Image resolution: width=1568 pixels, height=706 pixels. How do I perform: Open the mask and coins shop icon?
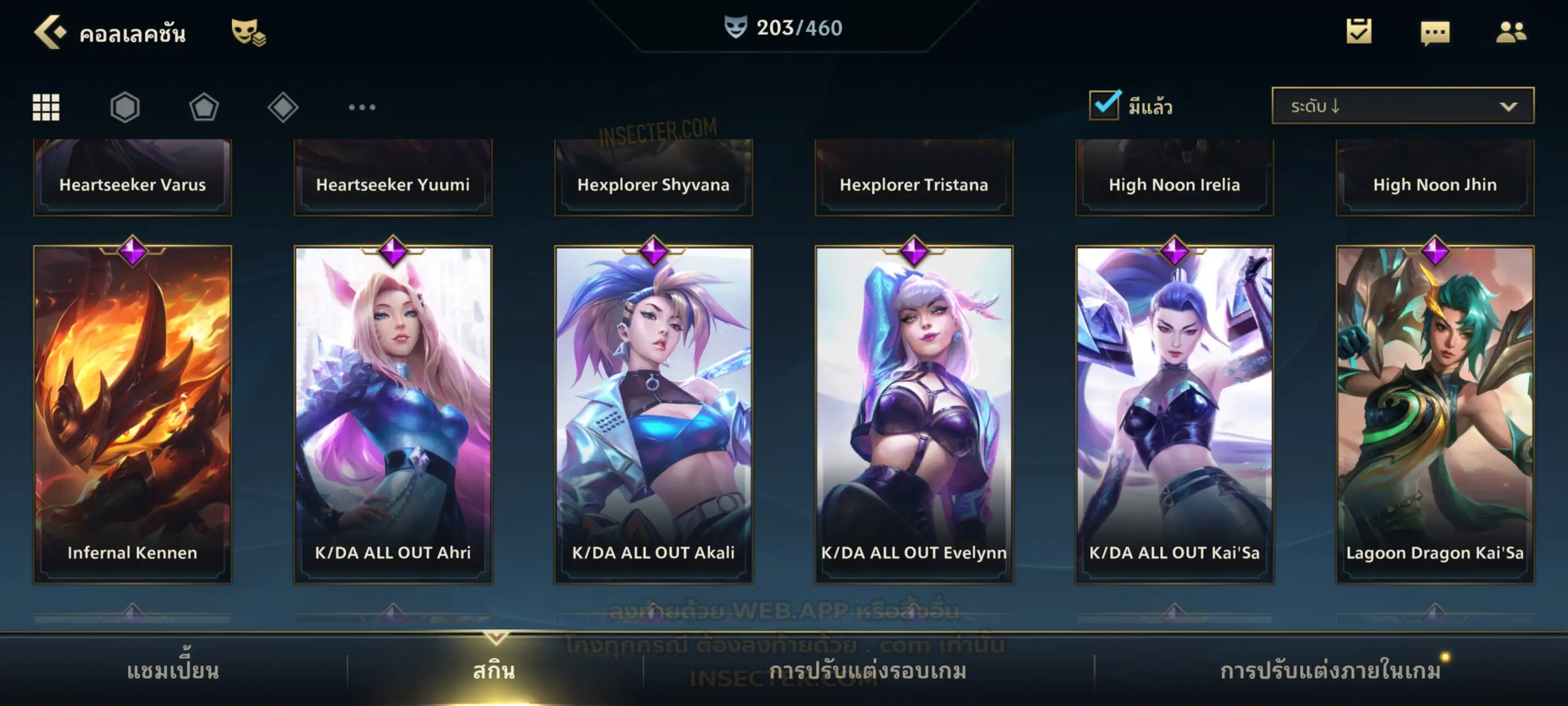(x=248, y=32)
